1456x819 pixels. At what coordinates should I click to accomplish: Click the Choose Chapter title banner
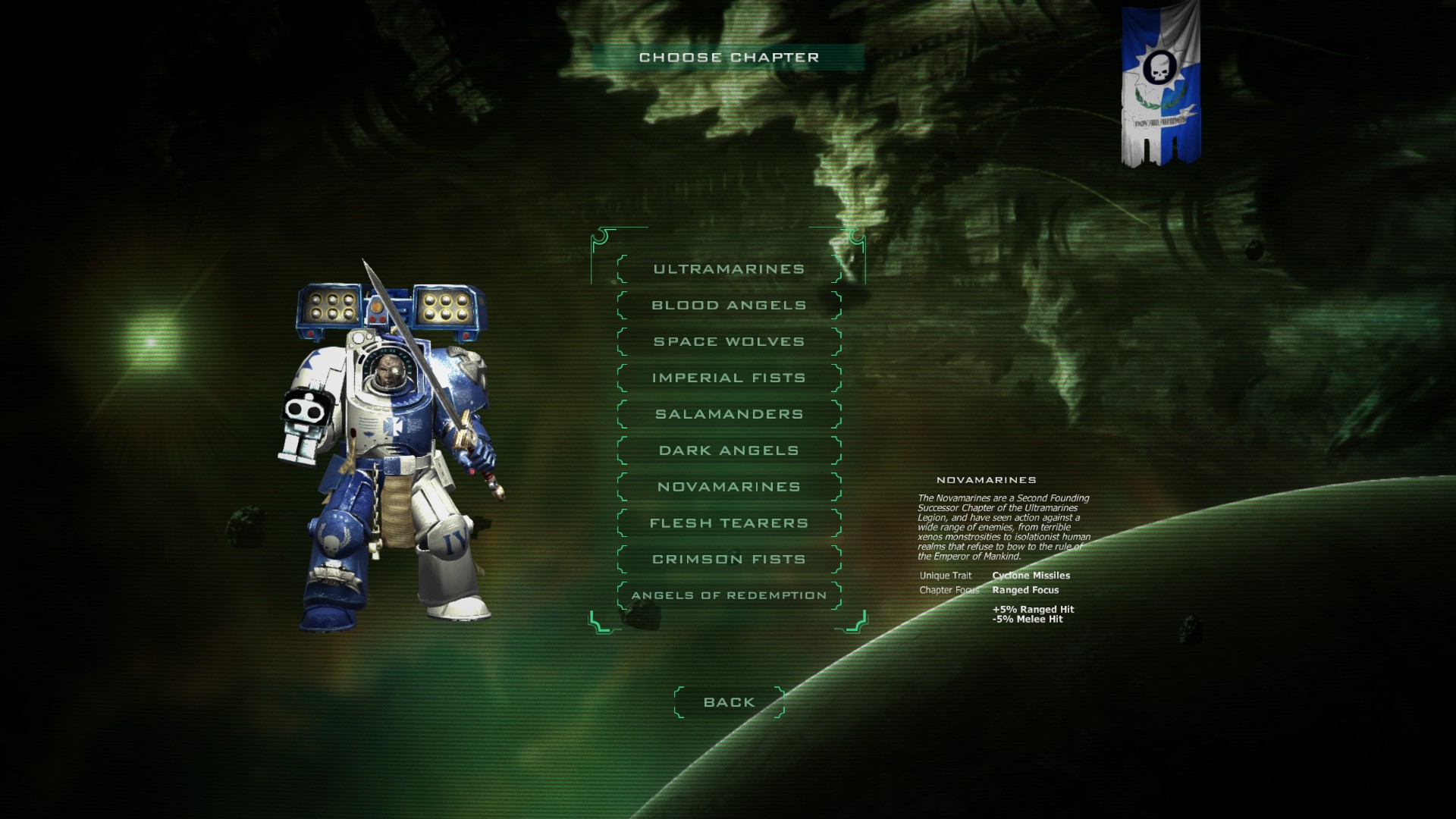729,56
